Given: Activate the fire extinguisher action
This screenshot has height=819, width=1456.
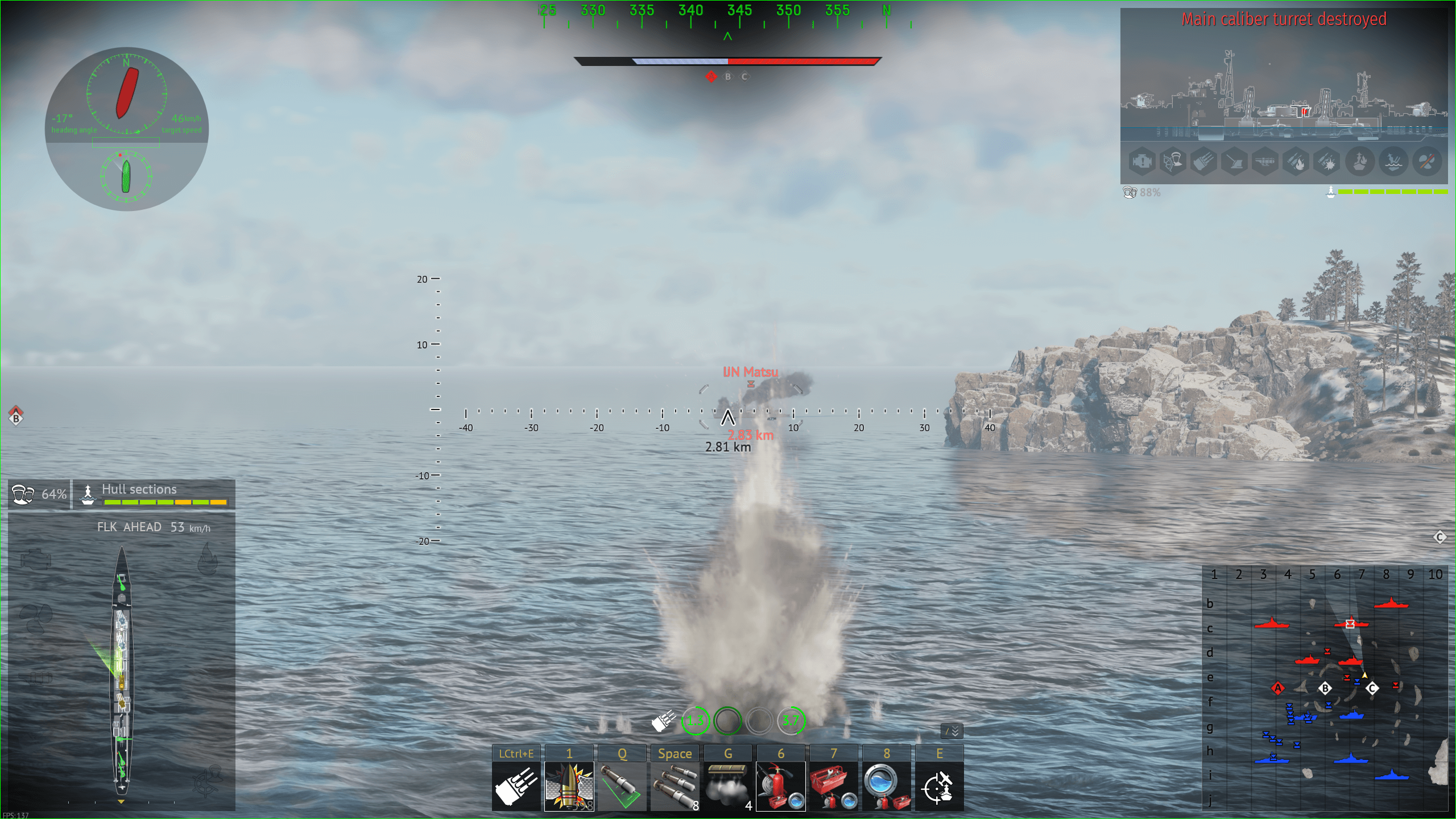Looking at the screenshot, I should coord(780,786).
